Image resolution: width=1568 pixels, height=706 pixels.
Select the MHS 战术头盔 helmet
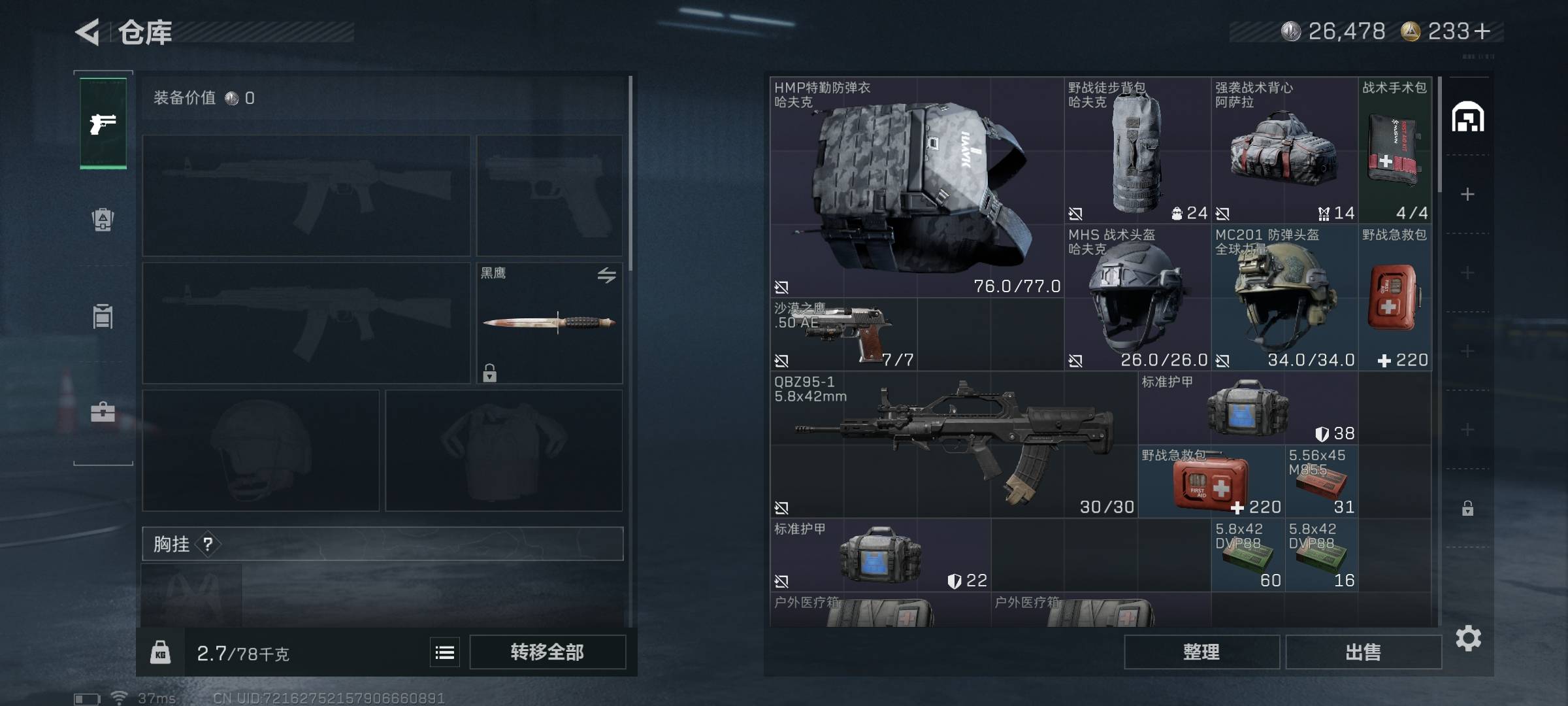(1137, 298)
